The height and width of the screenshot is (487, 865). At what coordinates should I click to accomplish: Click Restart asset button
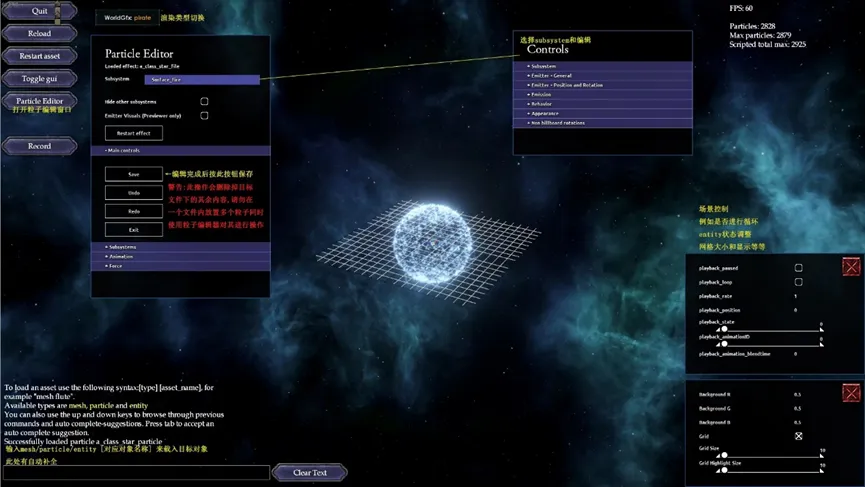click(x=39, y=56)
